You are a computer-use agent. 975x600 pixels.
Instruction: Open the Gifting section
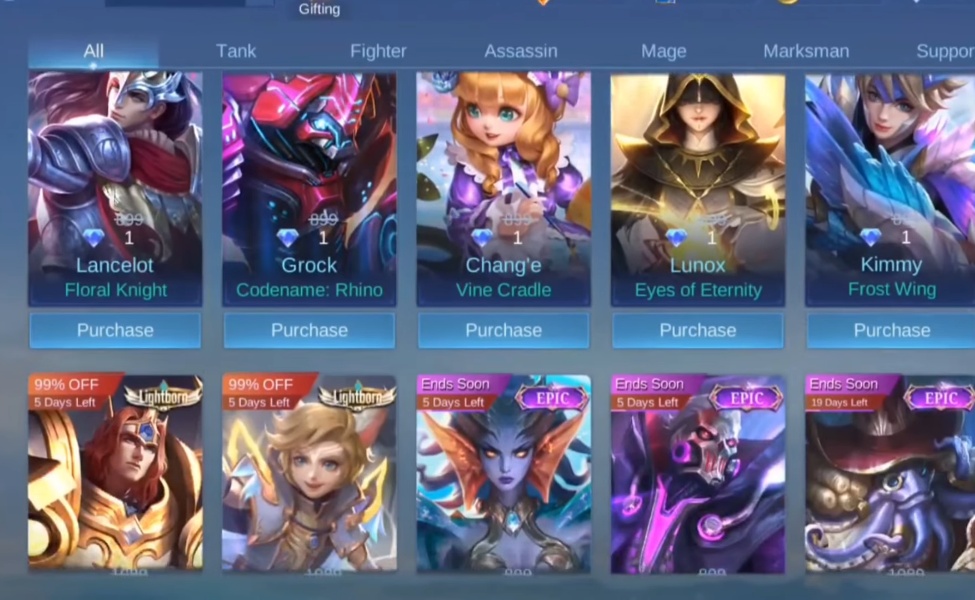click(320, 9)
